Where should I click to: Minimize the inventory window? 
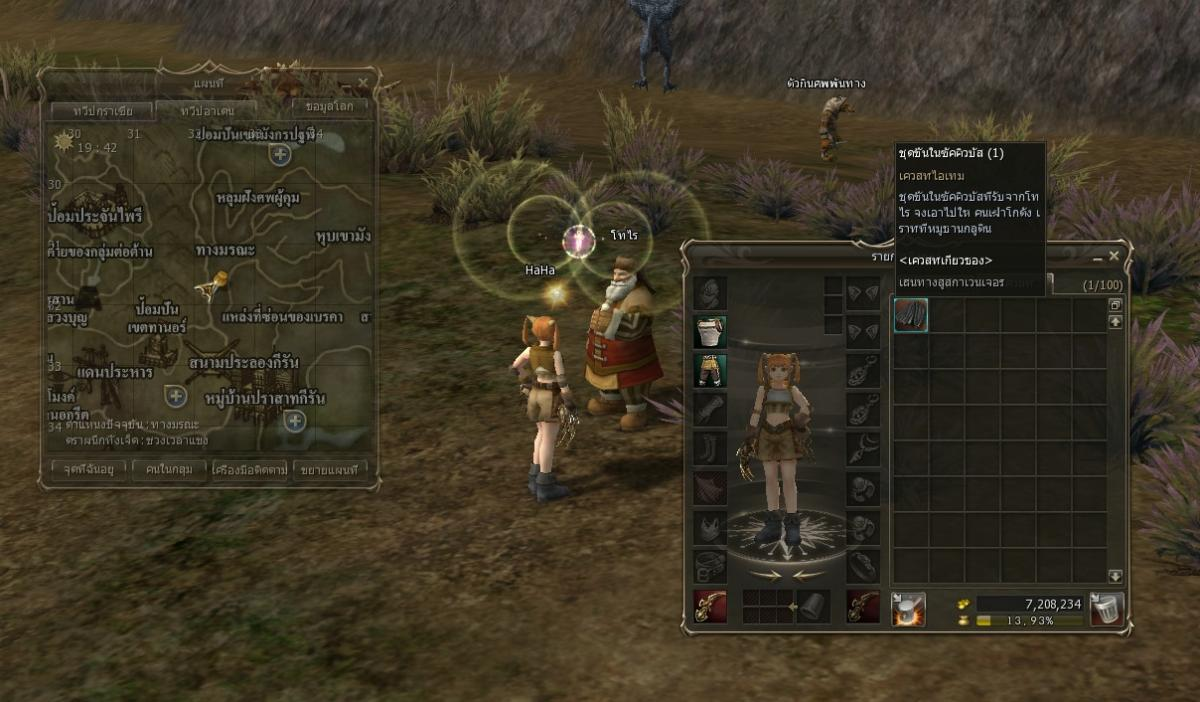pos(1098,256)
